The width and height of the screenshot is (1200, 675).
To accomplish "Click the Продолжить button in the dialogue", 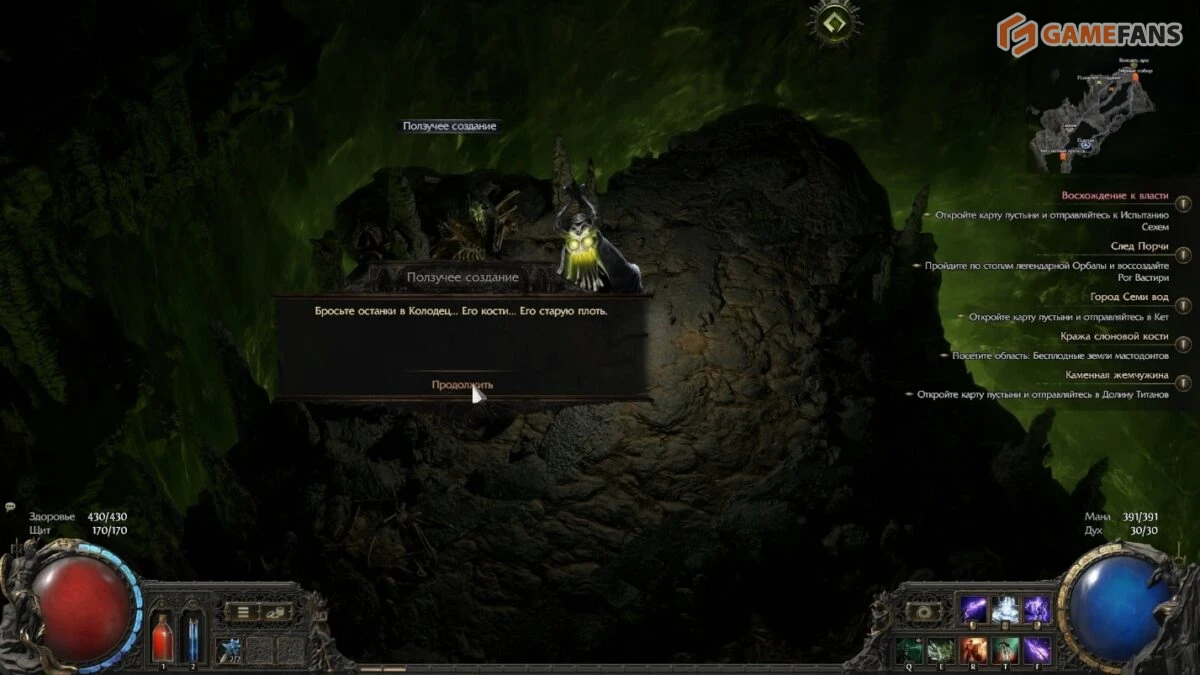I will [462, 385].
